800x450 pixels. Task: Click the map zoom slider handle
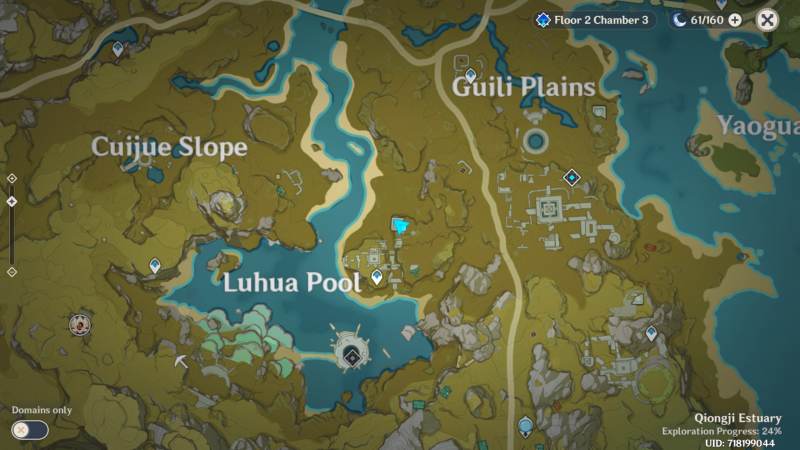click(x=11, y=201)
